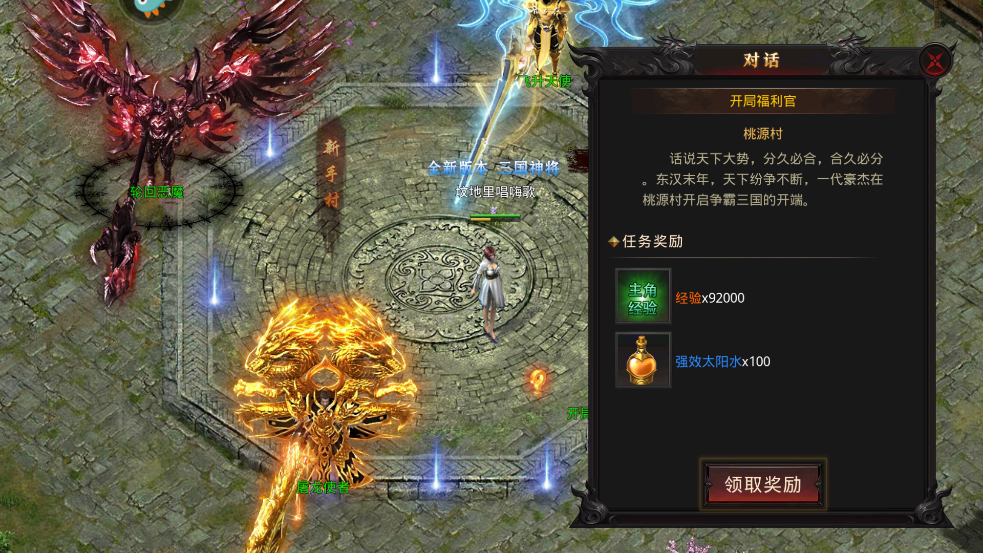Select the green 主角经验 experience reward icon

coord(643,297)
